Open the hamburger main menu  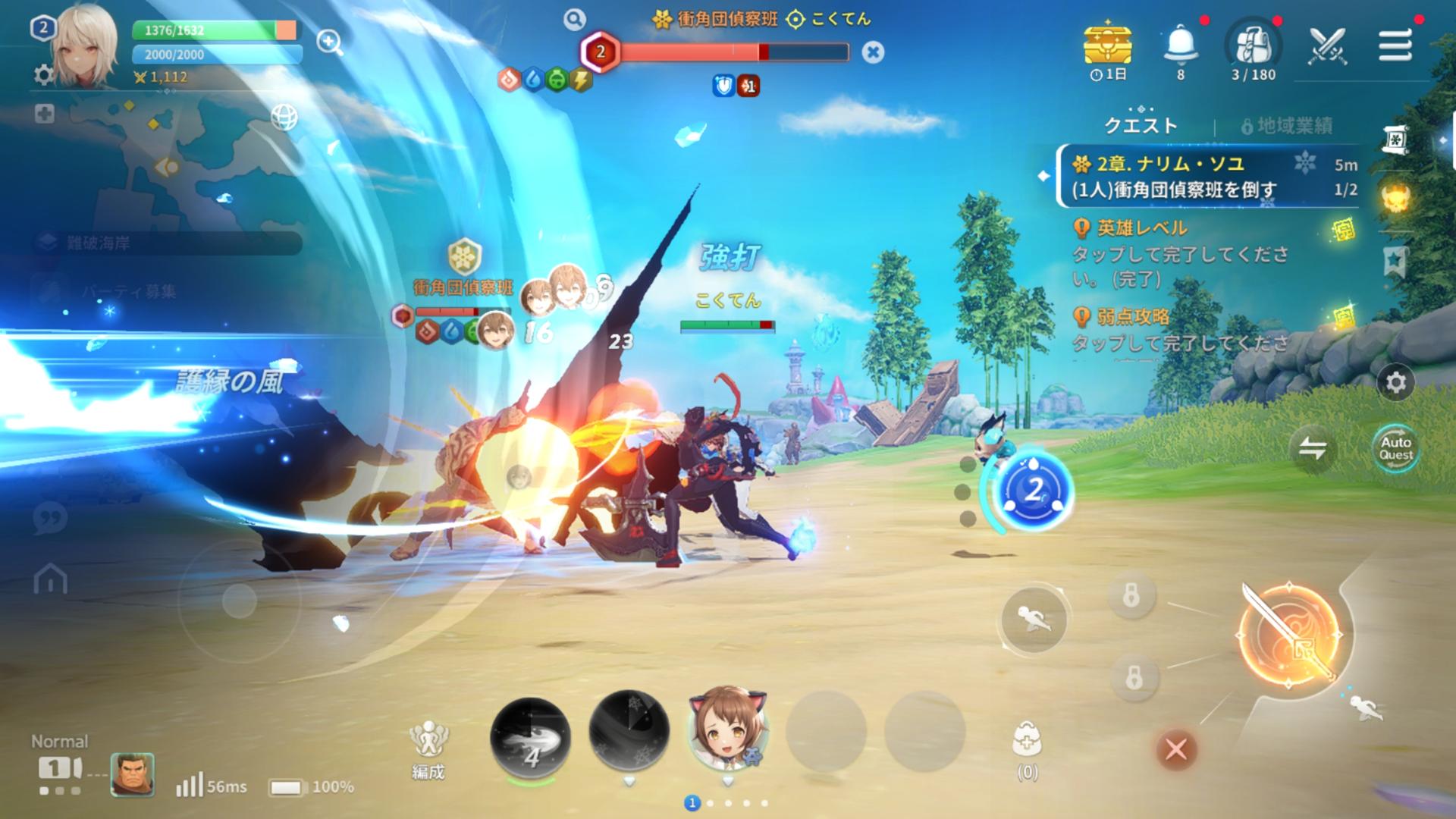1395,45
